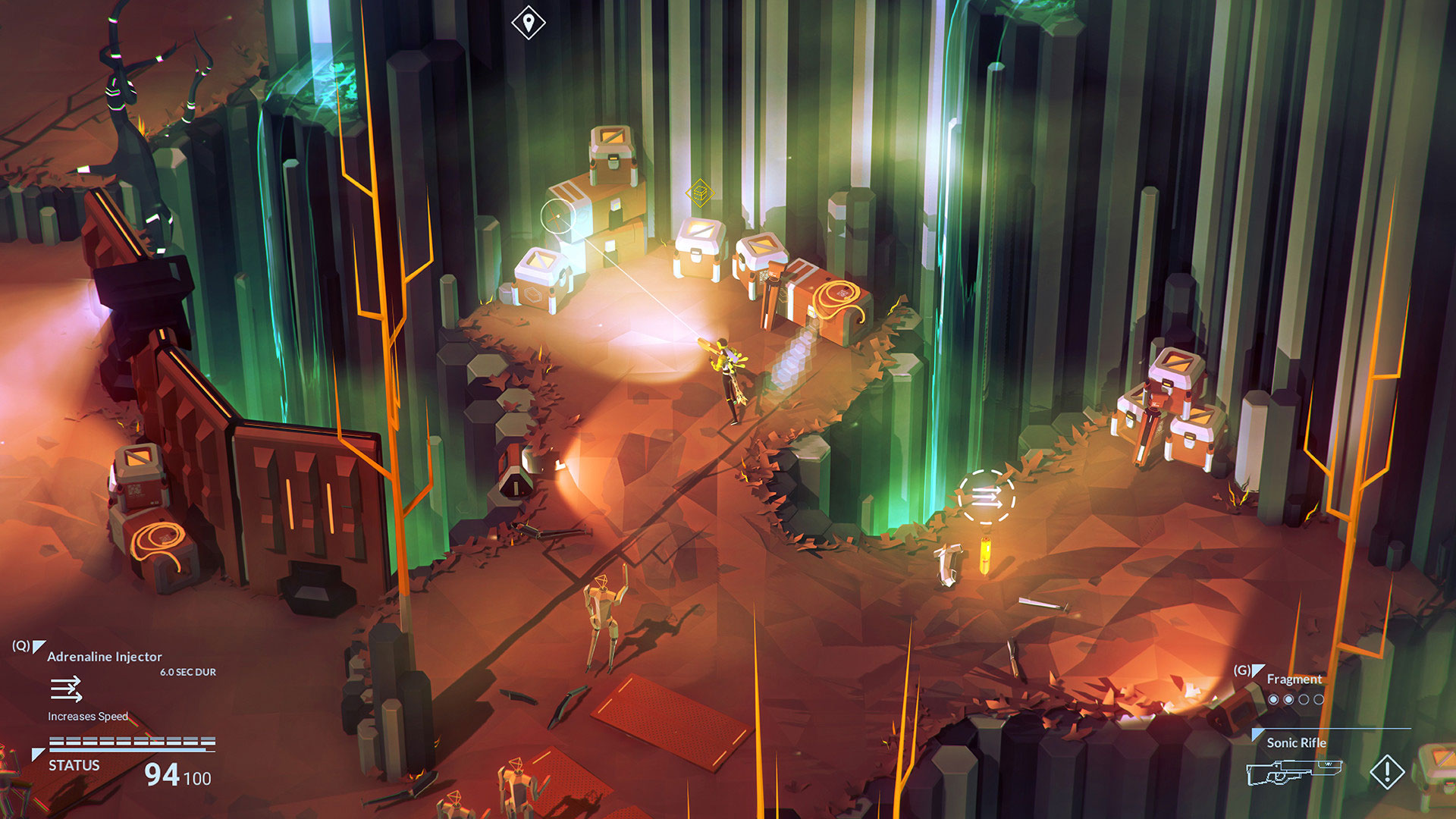Select the Adrenaline Injector speed arrows icon
Screen dimensions: 1456x819
click(66, 689)
